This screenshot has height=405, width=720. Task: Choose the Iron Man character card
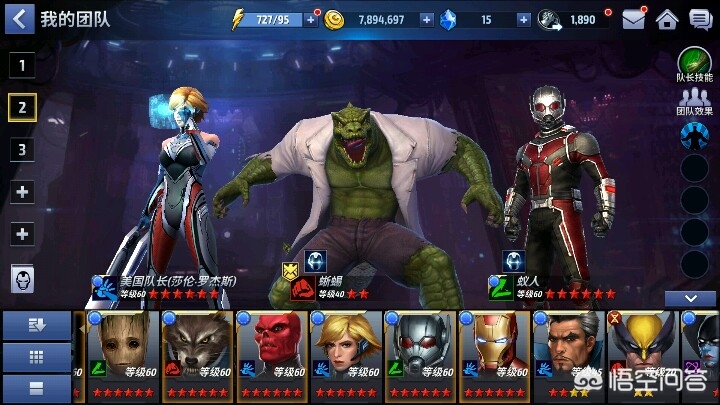495,356
